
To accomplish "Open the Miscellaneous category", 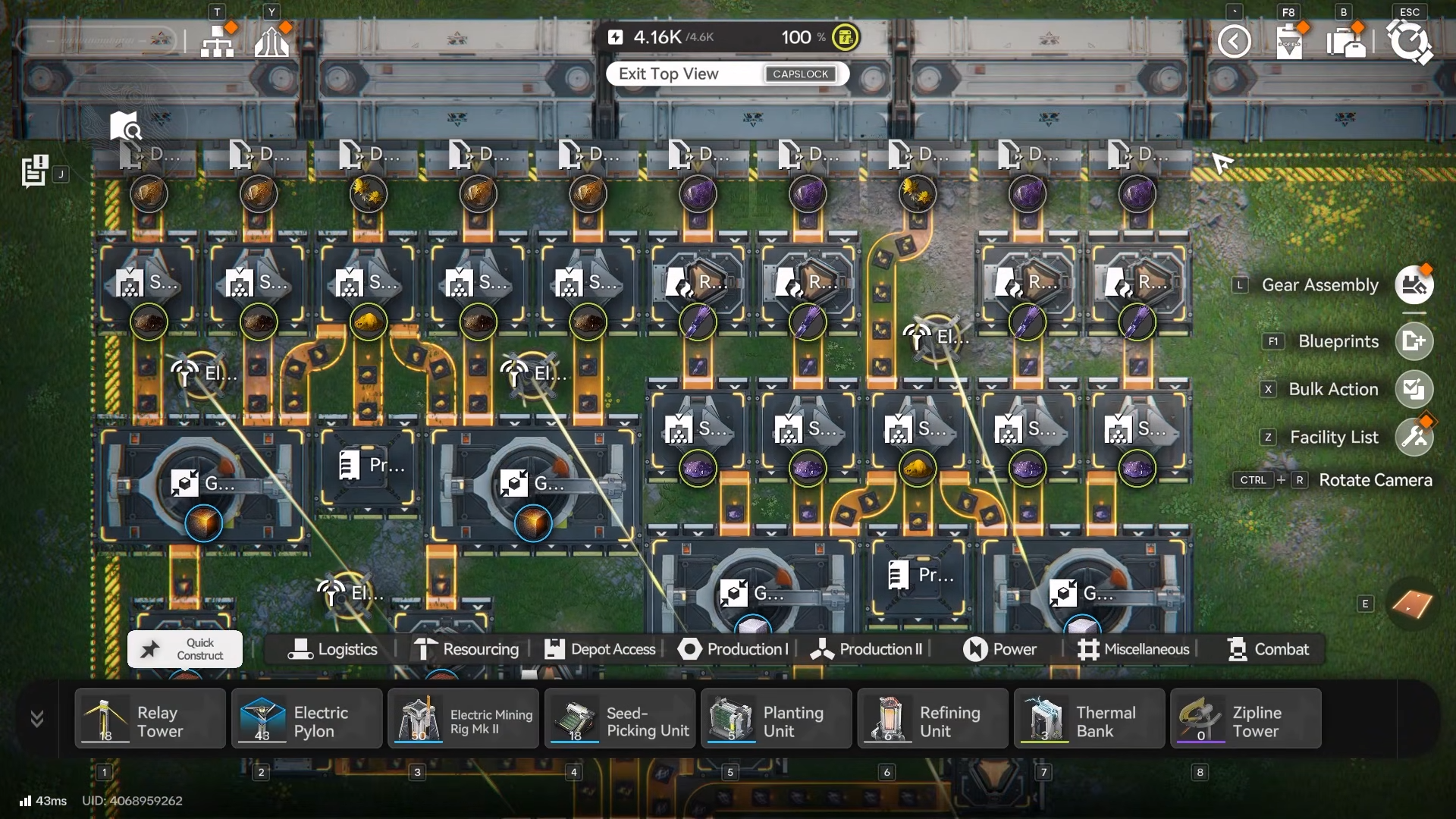I will tap(1134, 649).
